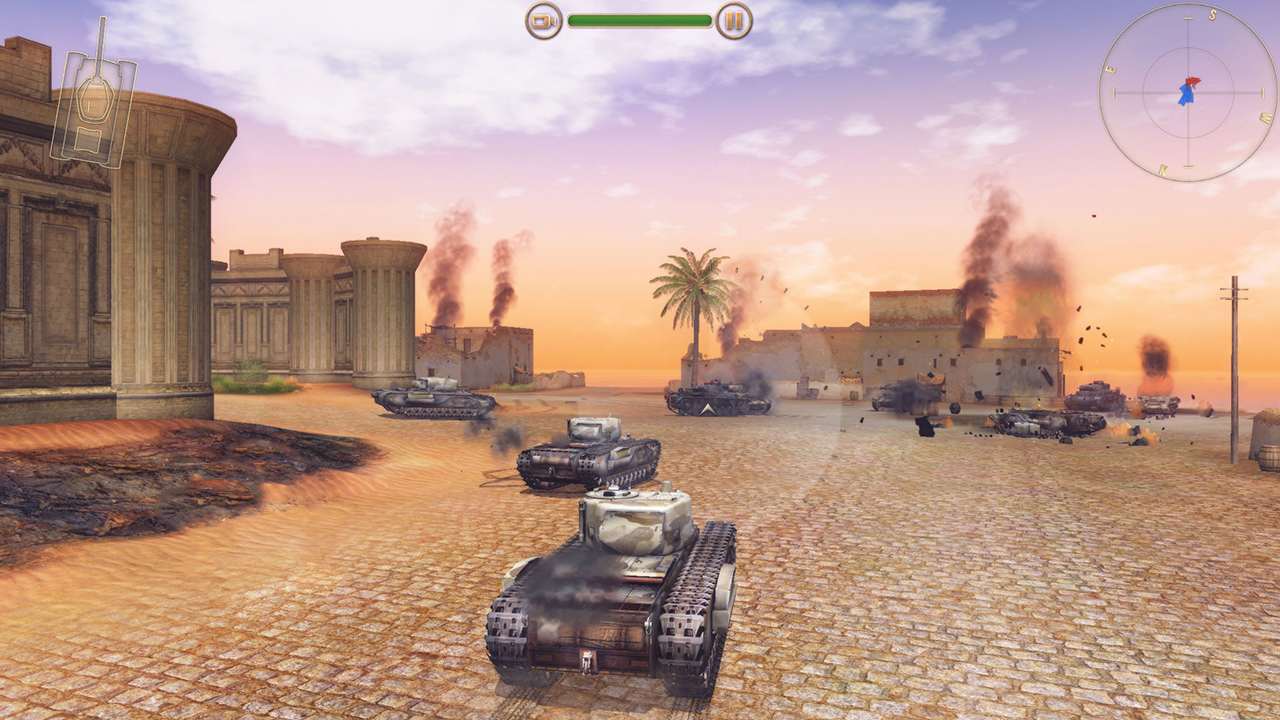Screen dimensions: 1280x720
Task: Click the blue player arrow on the compass
Action: (1186, 95)
